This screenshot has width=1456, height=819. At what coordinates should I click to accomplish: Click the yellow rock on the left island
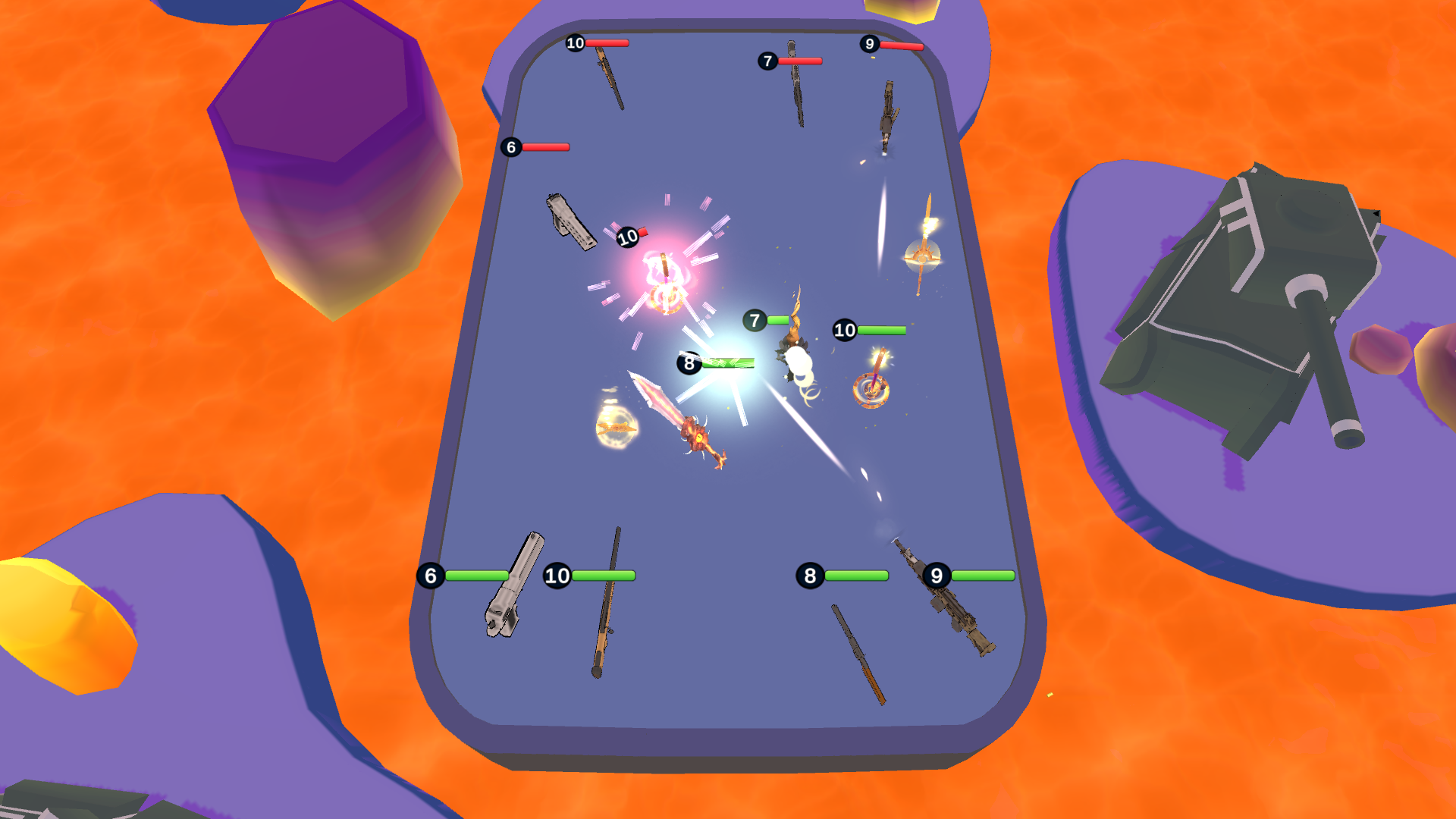[x=61, y=622]
